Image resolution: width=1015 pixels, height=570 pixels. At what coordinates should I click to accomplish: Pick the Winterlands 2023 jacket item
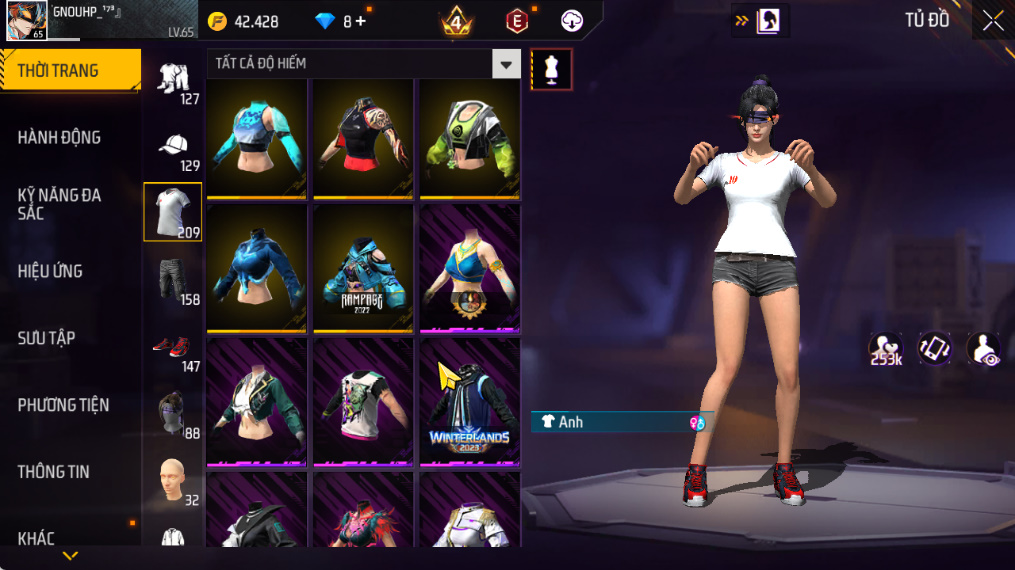pyautogui.click(x=468, y=402)
